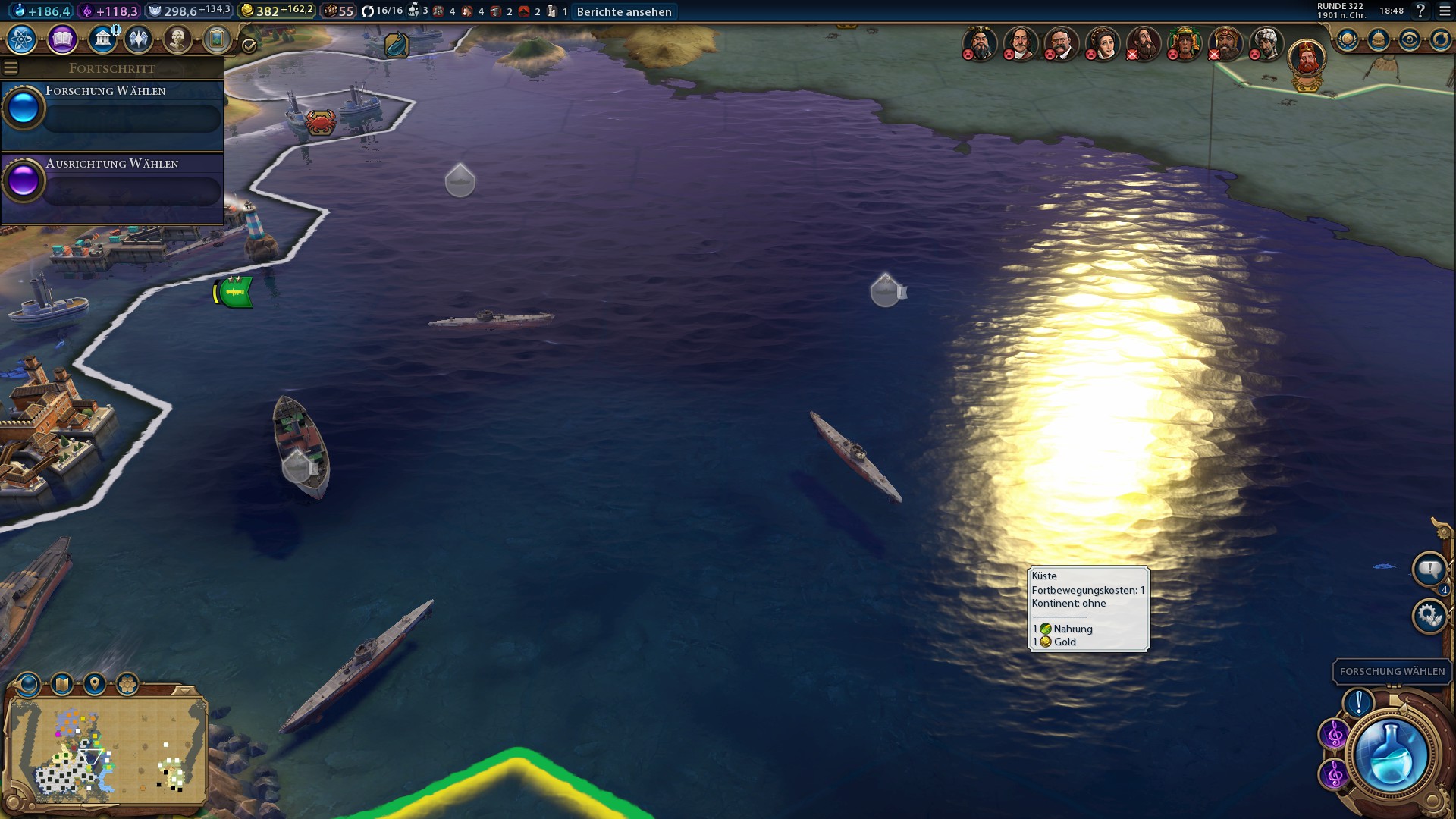Open the religion winged-star button

click(138, 39)
